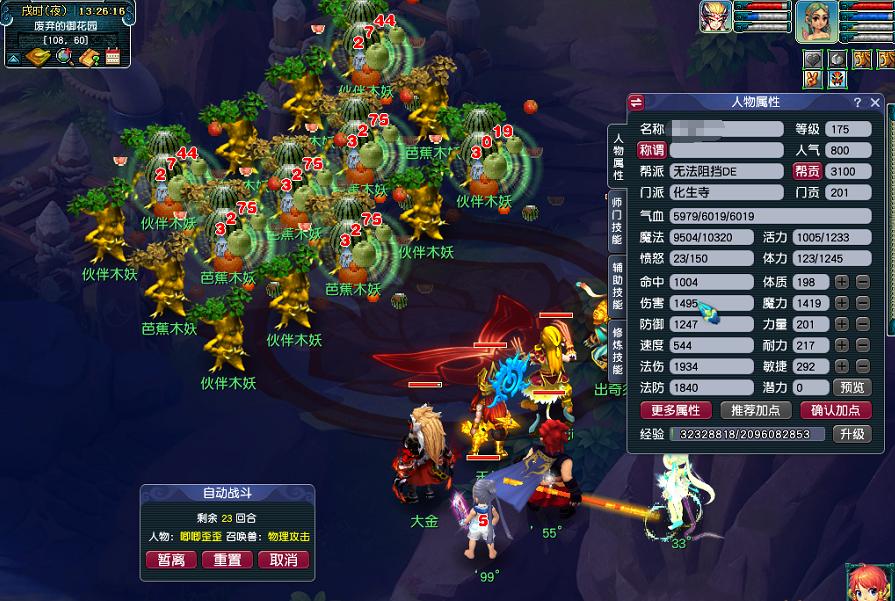Click 暂离 in the auto-battle panel
Viewport: 895px width, 601px height.
(171, 560)
